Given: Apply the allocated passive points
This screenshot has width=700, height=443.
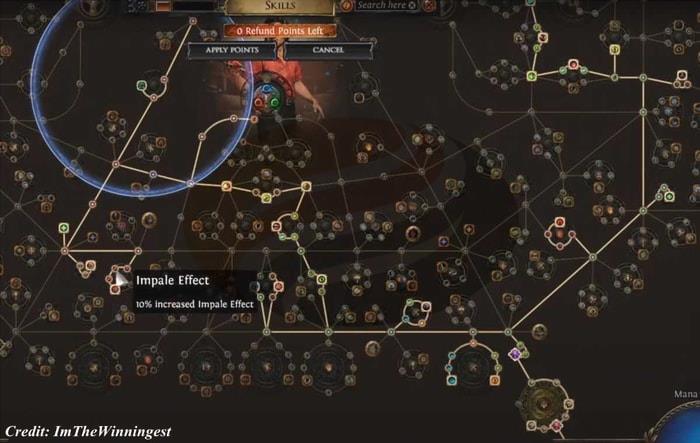Looking at the screenshot, I should tap(230, 49).
